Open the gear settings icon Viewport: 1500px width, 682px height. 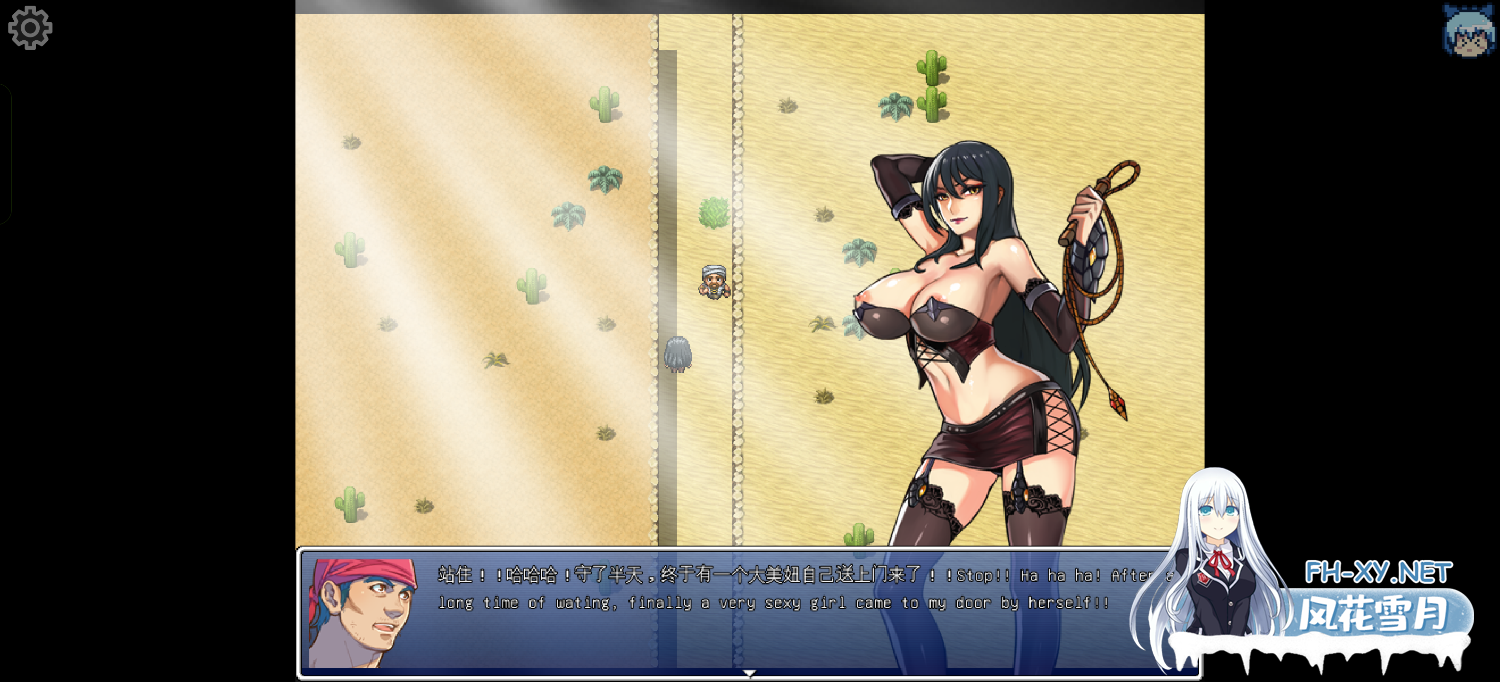[x=30, y=28]
